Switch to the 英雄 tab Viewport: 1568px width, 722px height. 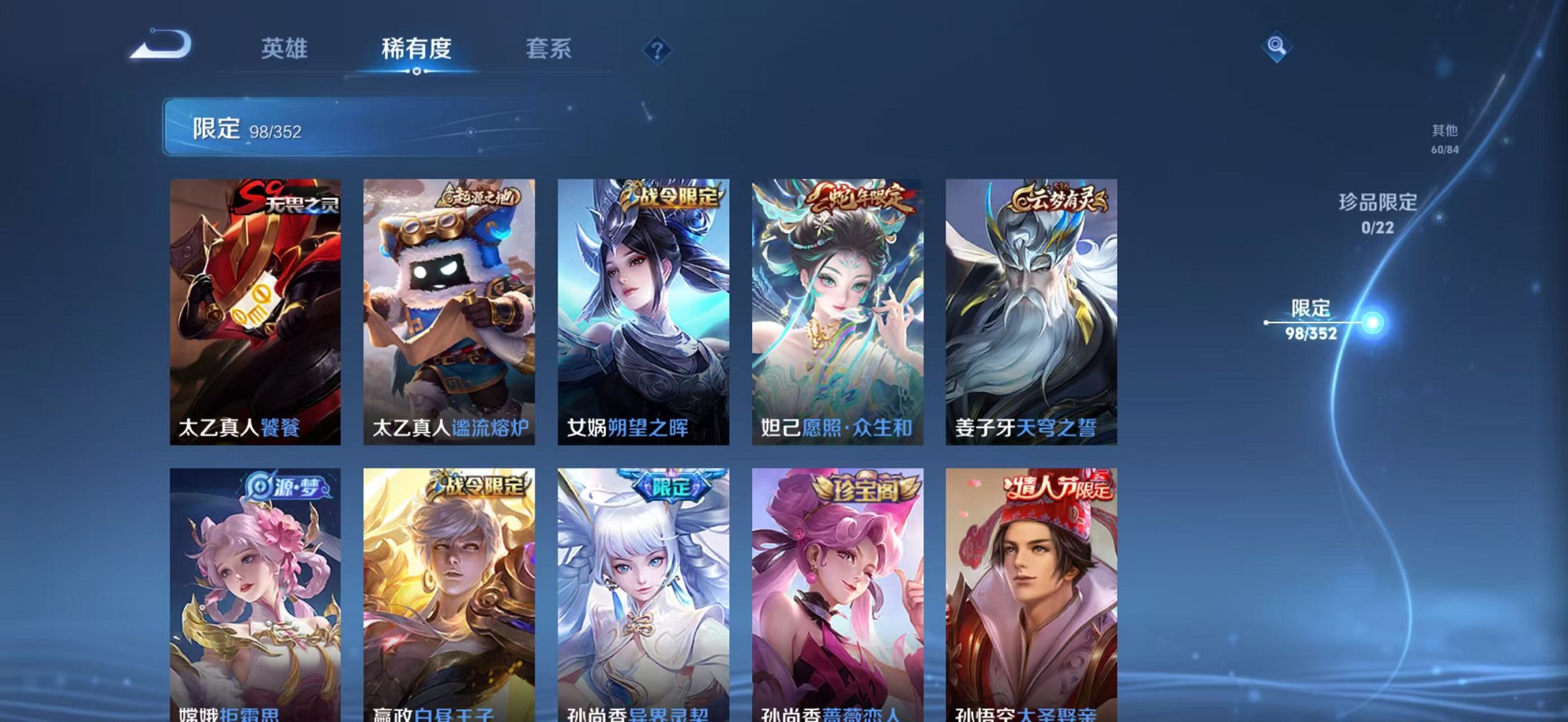coord(285,49)
